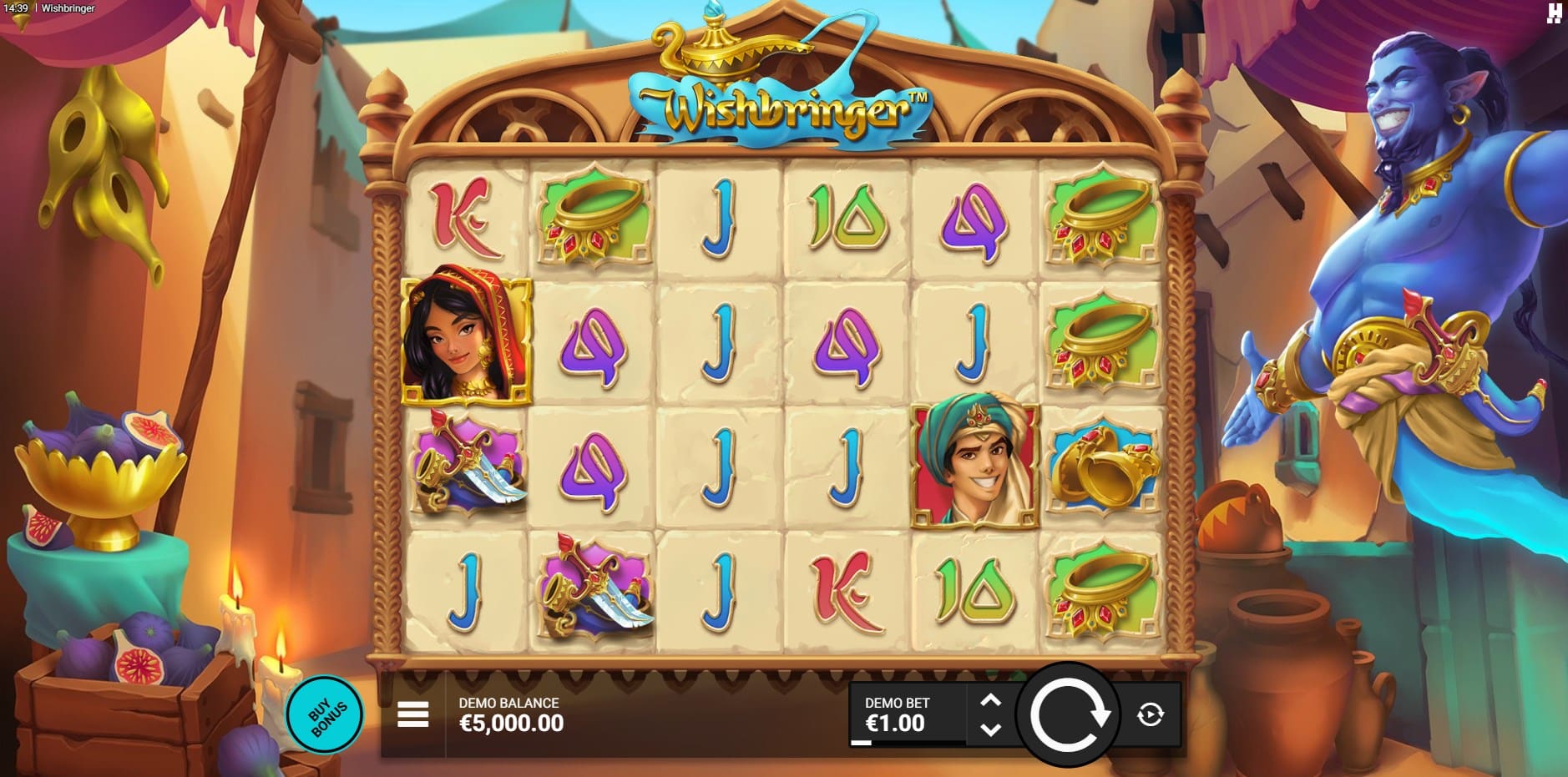Click the Hacksaw logo in the corner

coord(1554,13)
